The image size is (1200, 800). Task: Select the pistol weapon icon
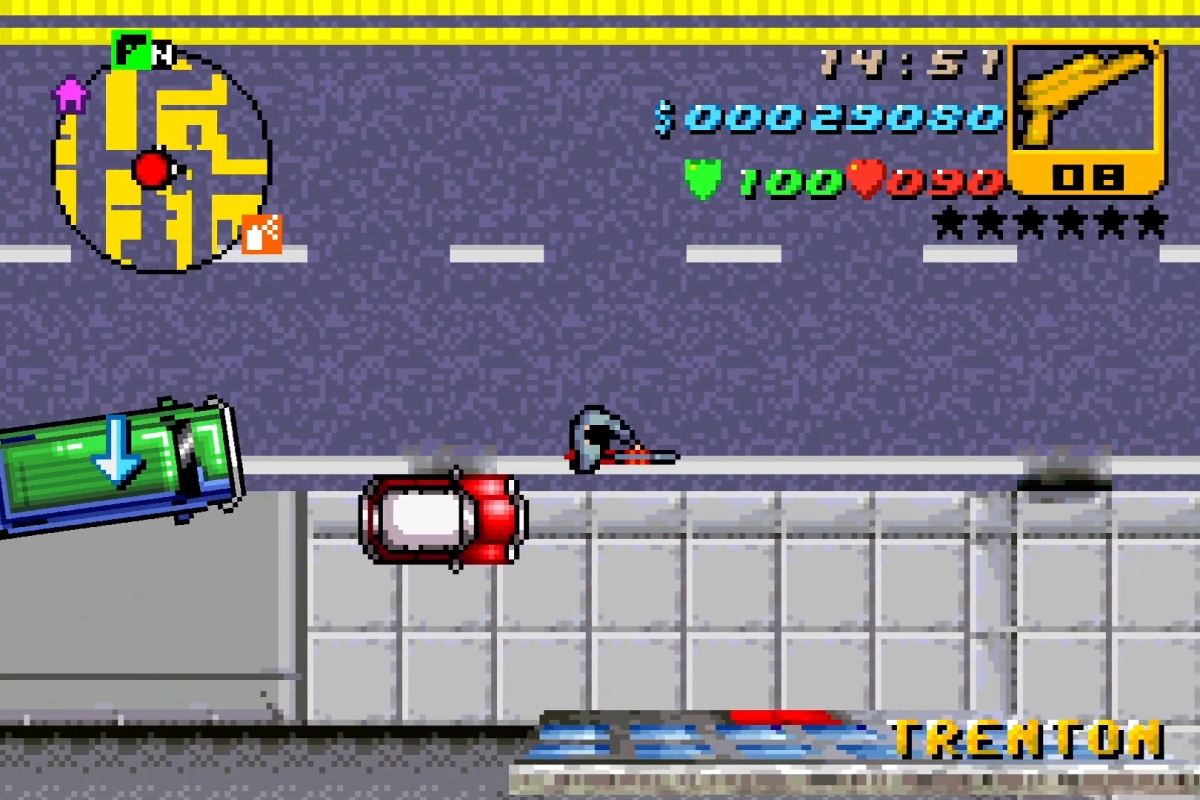[1086, 102]
